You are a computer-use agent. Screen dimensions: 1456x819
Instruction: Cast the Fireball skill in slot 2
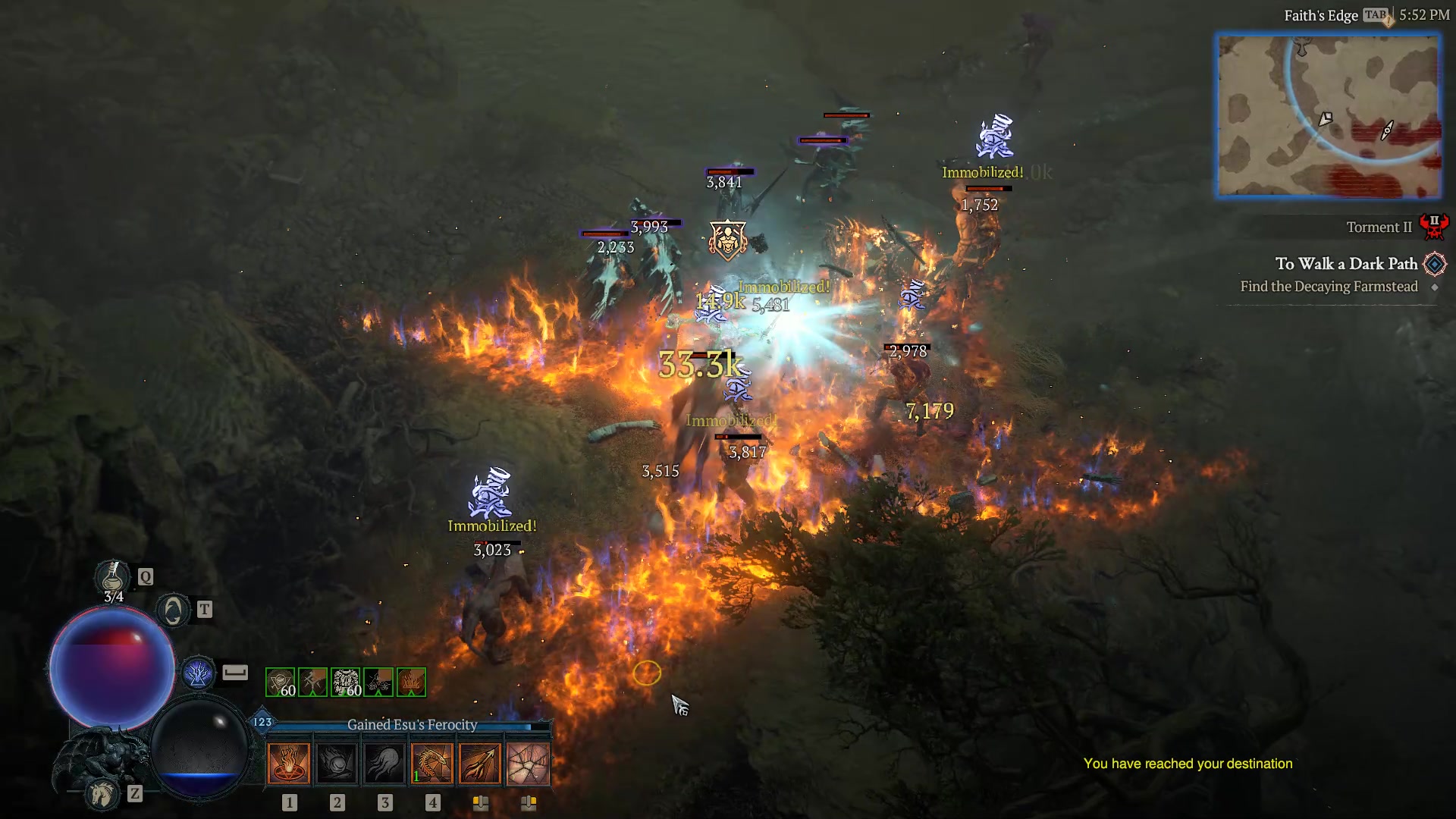pos(337,762)
